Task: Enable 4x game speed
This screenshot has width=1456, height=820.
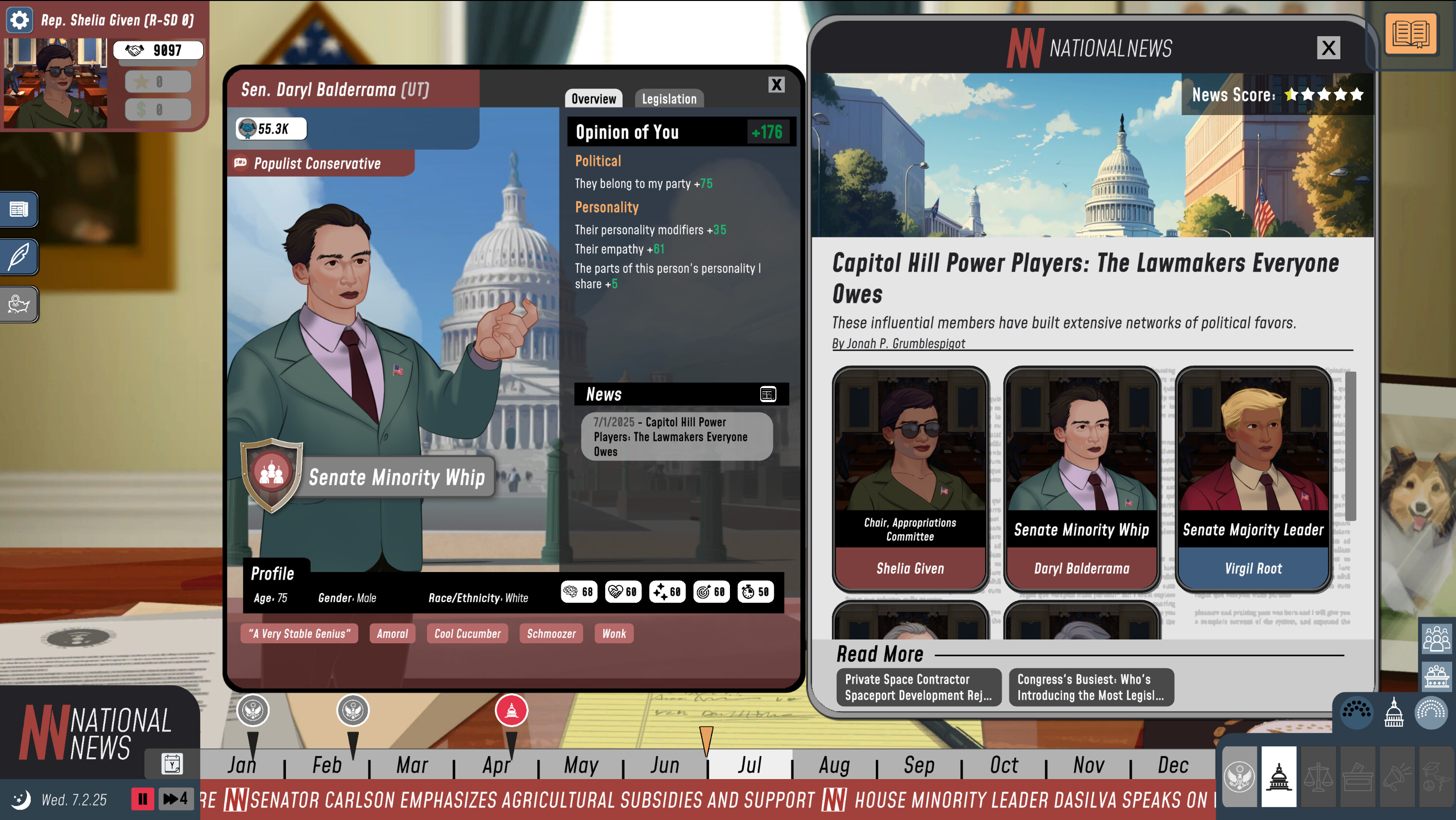Action: point(175,798)
